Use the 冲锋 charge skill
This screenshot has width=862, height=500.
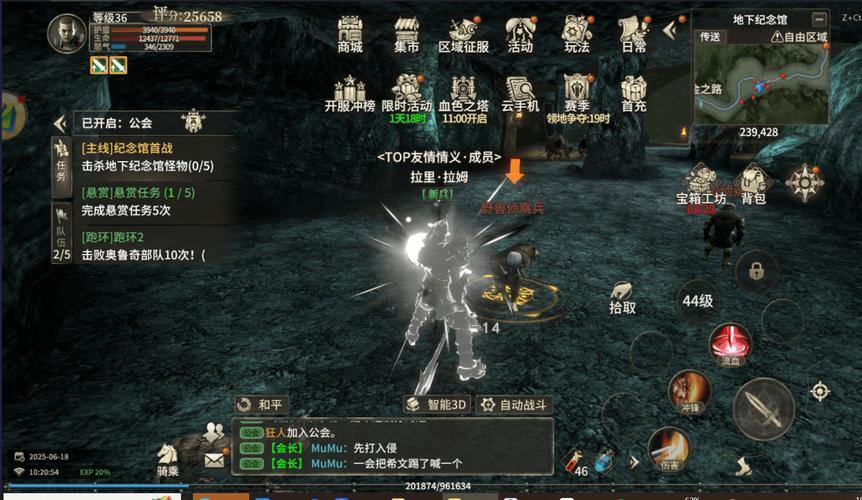[689, 390]
